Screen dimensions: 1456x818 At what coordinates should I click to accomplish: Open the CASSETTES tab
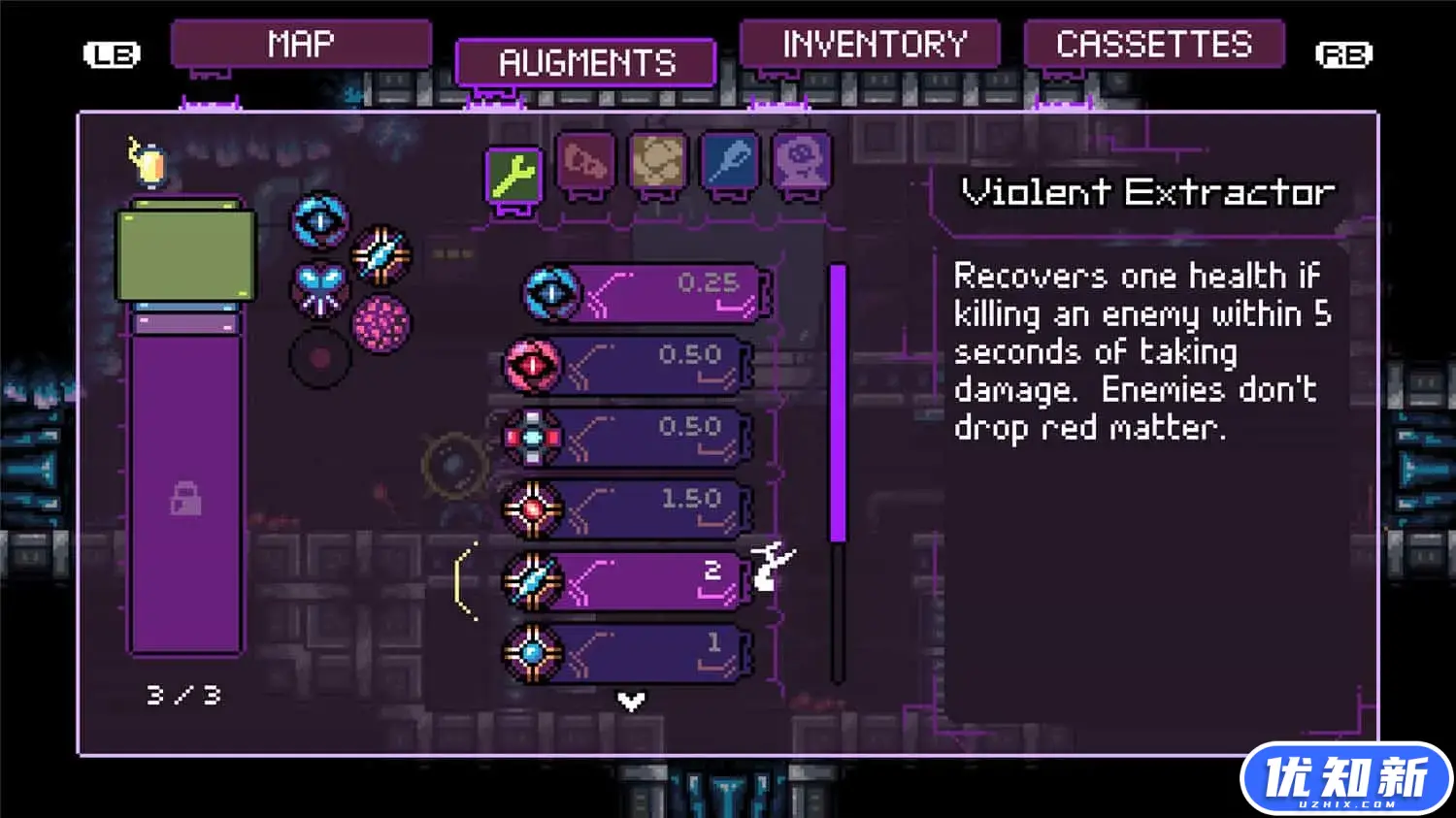(x=1154, y=45)
